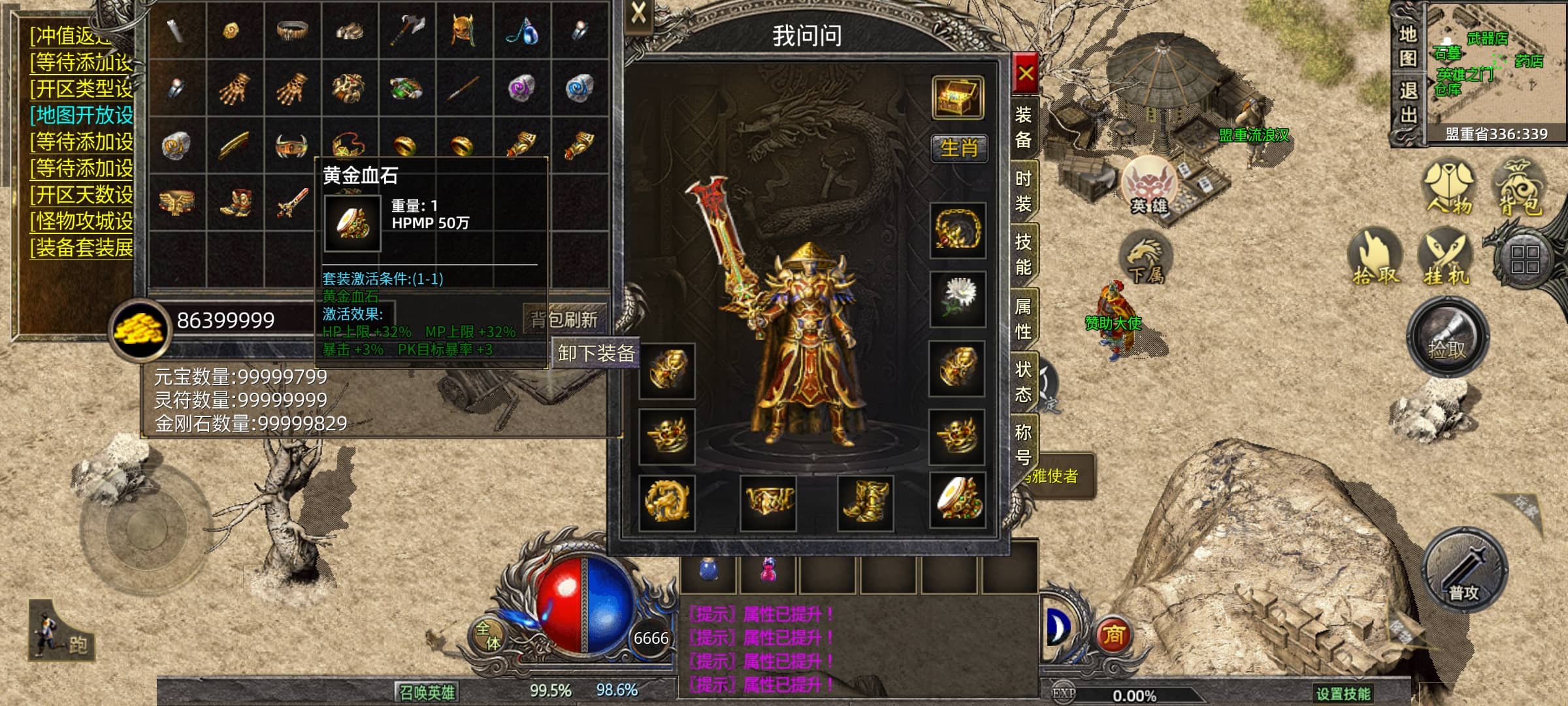Close the character equipment panel
This screenshot has height=706, width=1568.
[x=1026, y=73]
